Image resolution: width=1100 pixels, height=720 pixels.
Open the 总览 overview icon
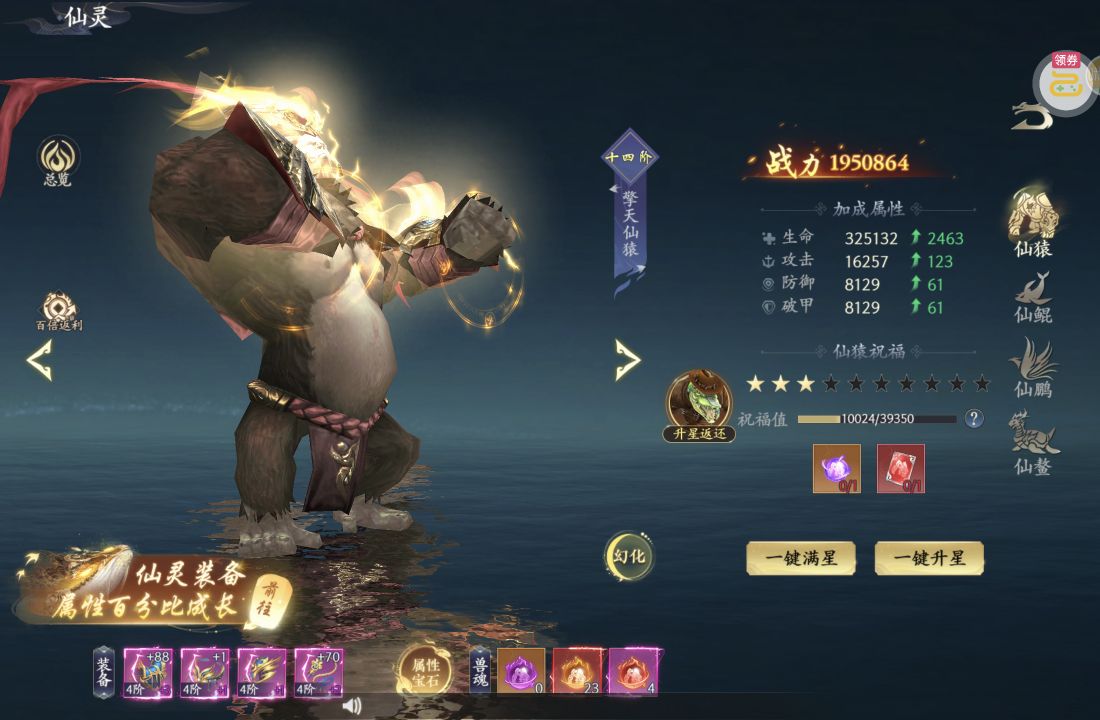click(58, 161)
